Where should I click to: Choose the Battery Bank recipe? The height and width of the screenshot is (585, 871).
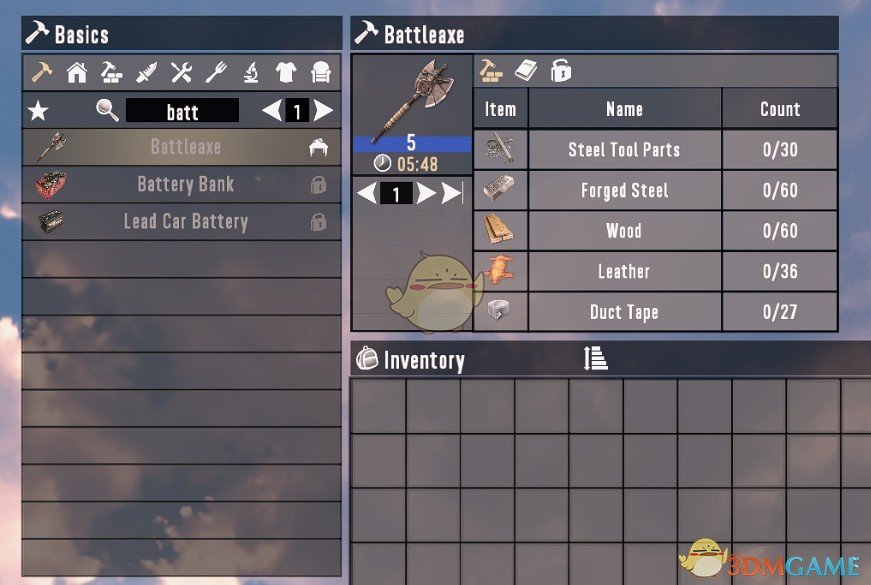tap(185, 185)
